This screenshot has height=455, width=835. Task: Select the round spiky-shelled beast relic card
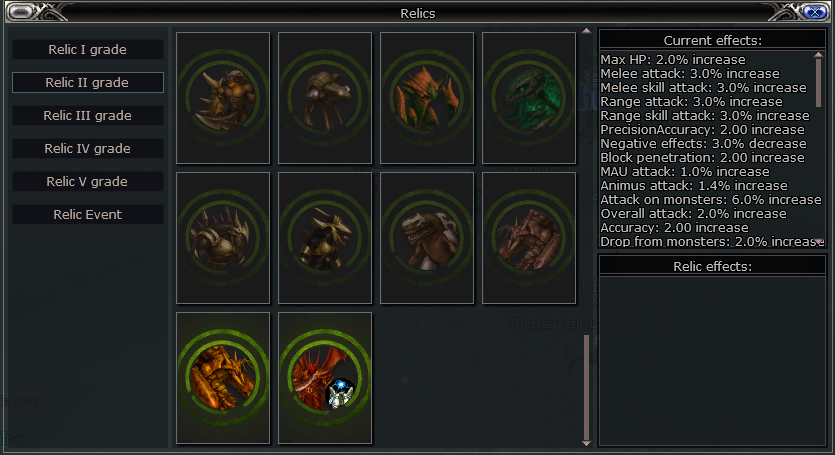[x=223, y=238]
